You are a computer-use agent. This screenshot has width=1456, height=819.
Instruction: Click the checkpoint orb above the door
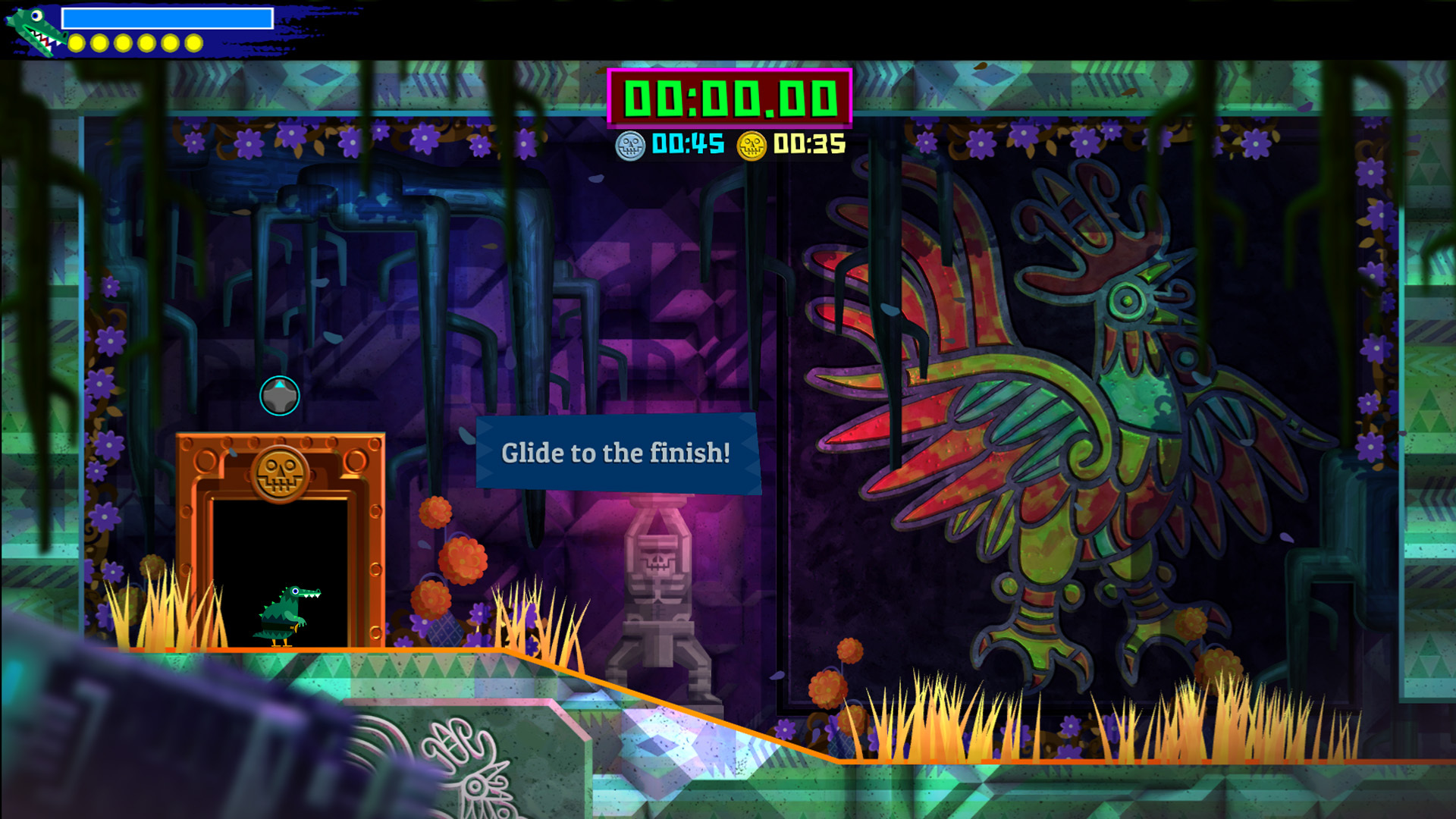pyautogui.click(x=278, y=394)
